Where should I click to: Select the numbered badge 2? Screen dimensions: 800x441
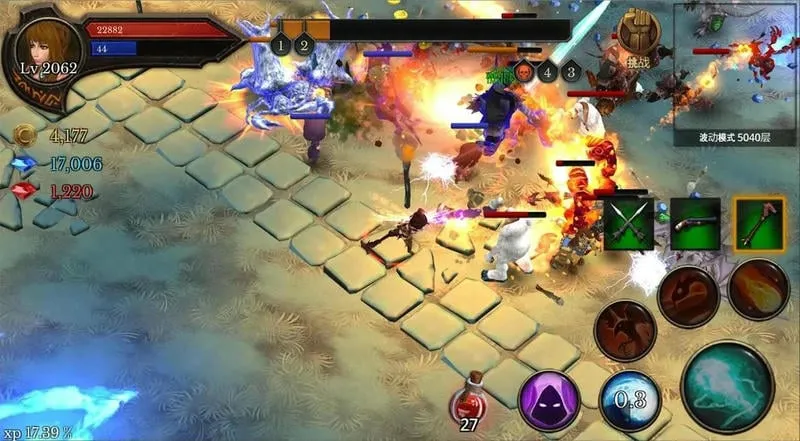click(305, 45)
